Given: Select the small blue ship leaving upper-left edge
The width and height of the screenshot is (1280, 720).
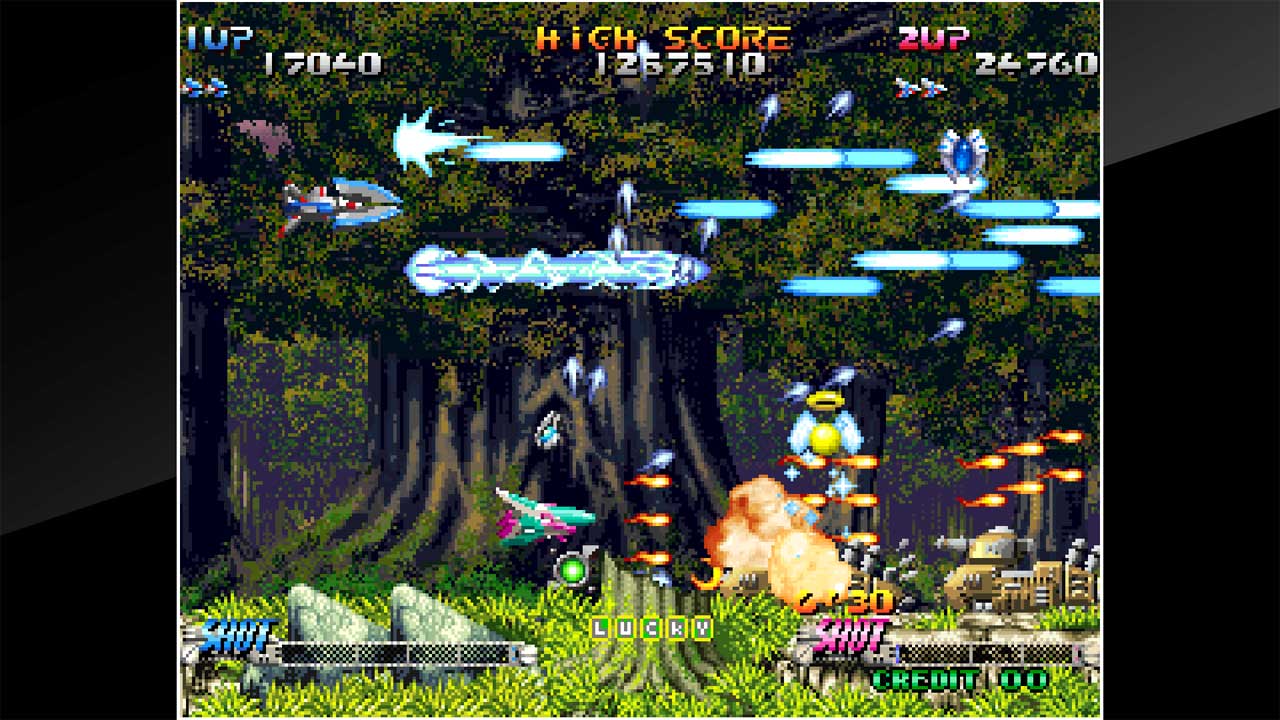Looking at the screenshot, I should point(198,88).
